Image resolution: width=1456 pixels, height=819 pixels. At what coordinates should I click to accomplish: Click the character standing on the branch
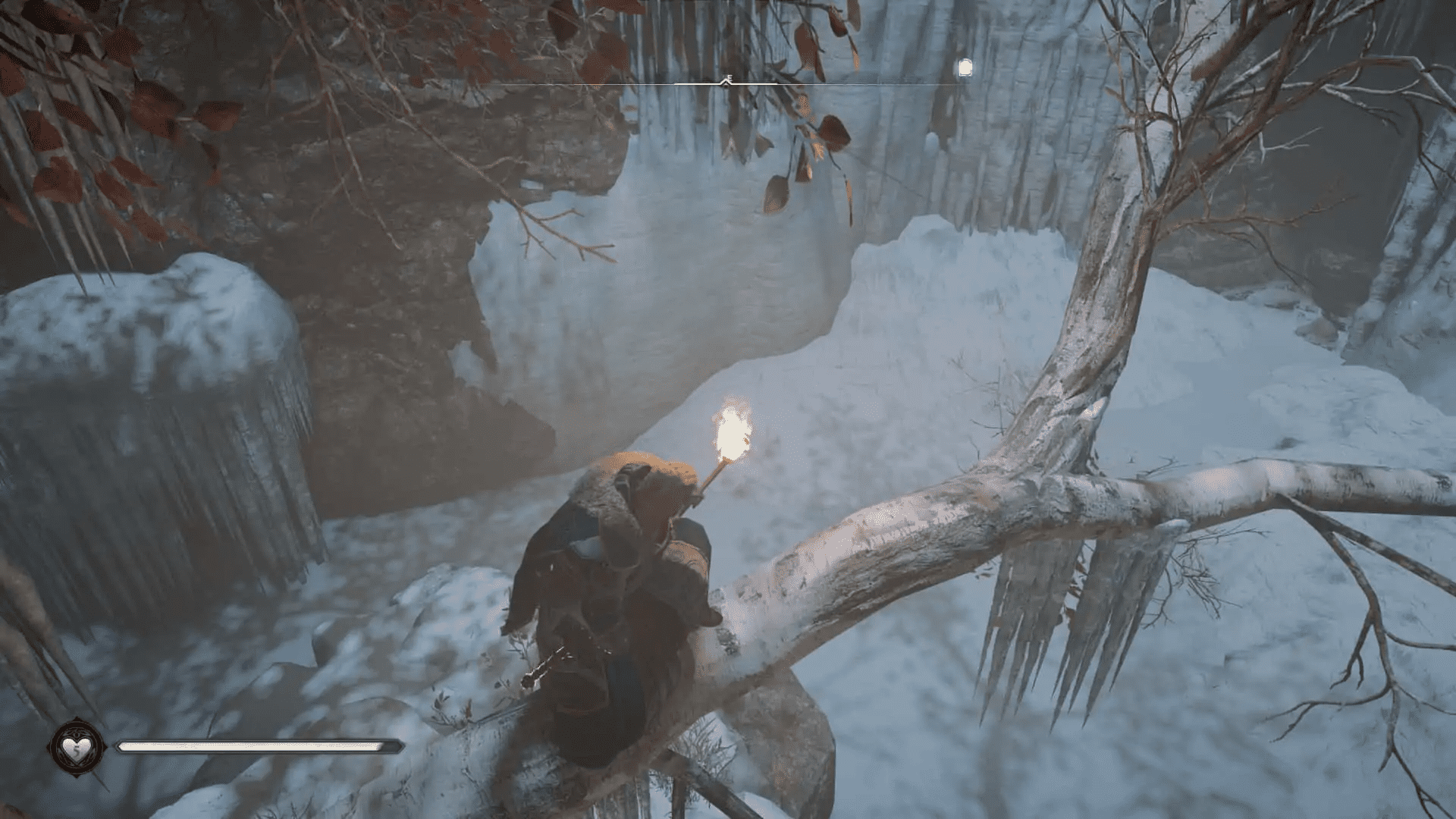tap(622, 591)
